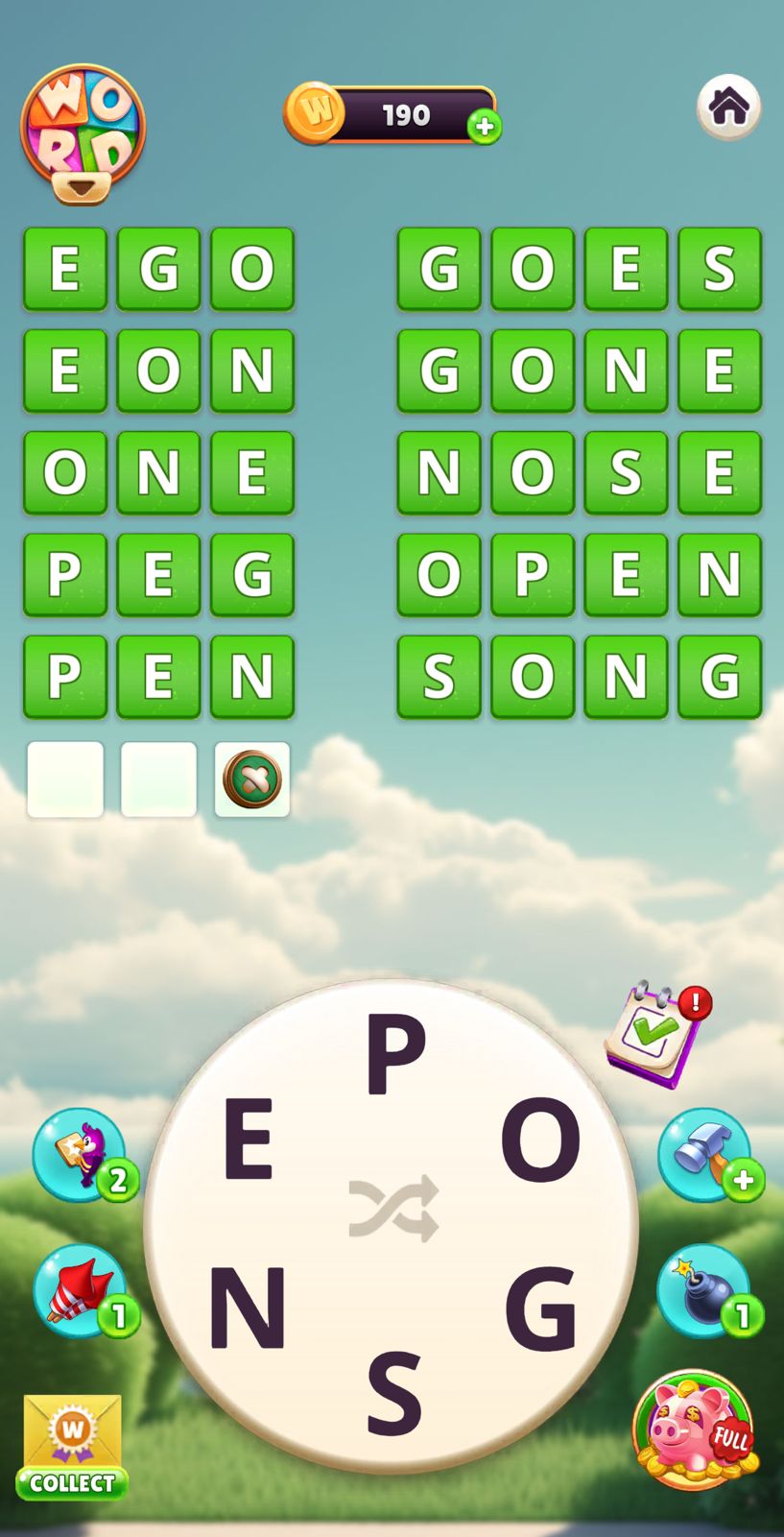The image size is (784, 1537).
Task: Activate the firework rocket booster
Action: point(80,1289)
